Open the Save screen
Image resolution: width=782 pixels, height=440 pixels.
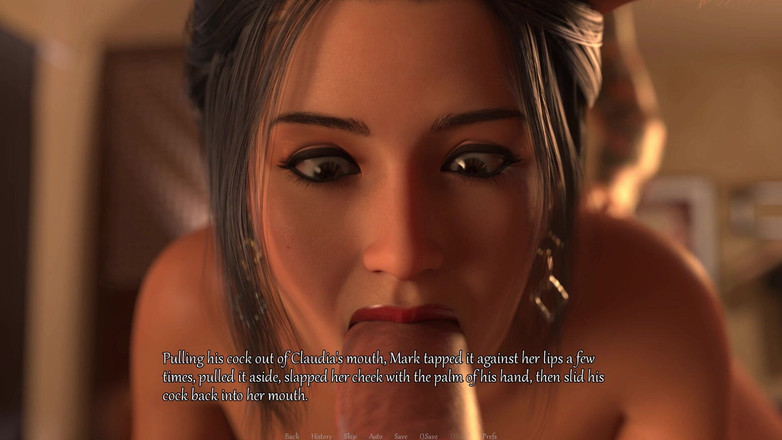(x=400, y=436)
